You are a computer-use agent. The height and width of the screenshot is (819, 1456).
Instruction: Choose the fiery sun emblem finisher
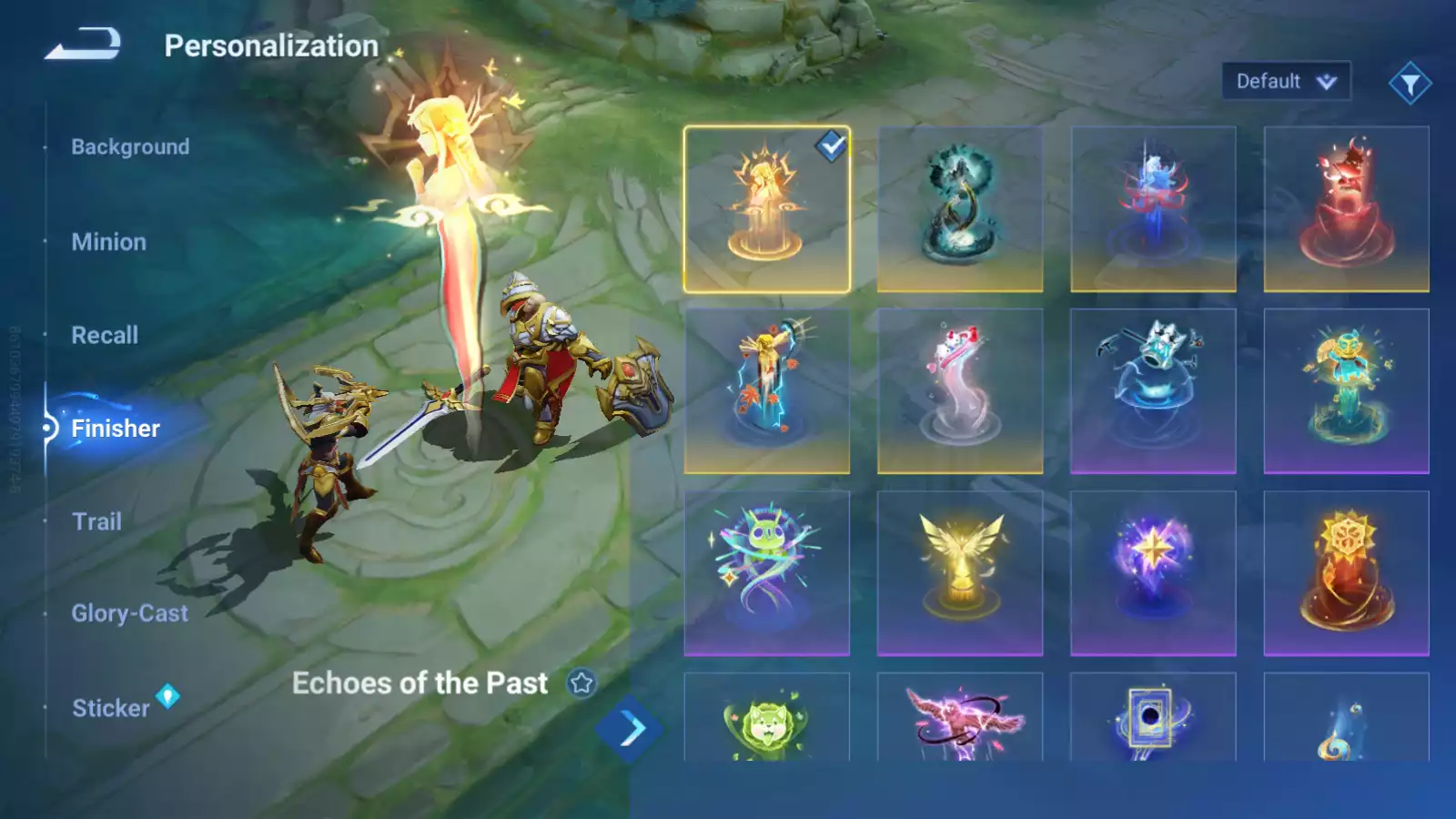1346,573
